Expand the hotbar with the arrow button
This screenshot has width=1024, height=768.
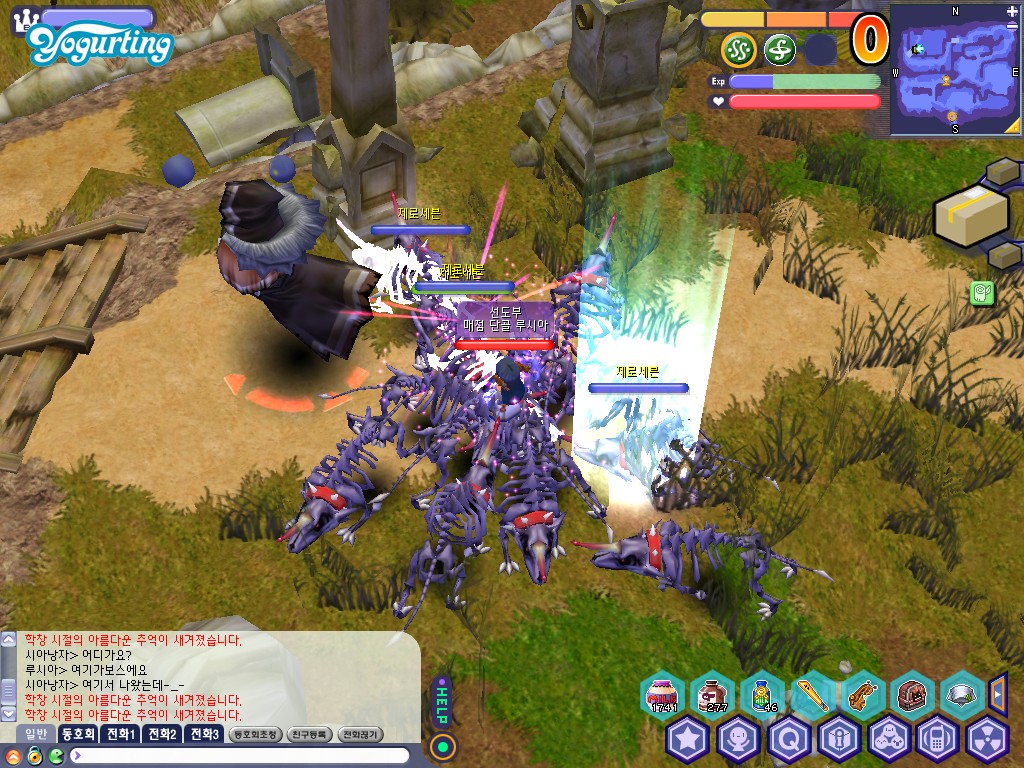997,691
